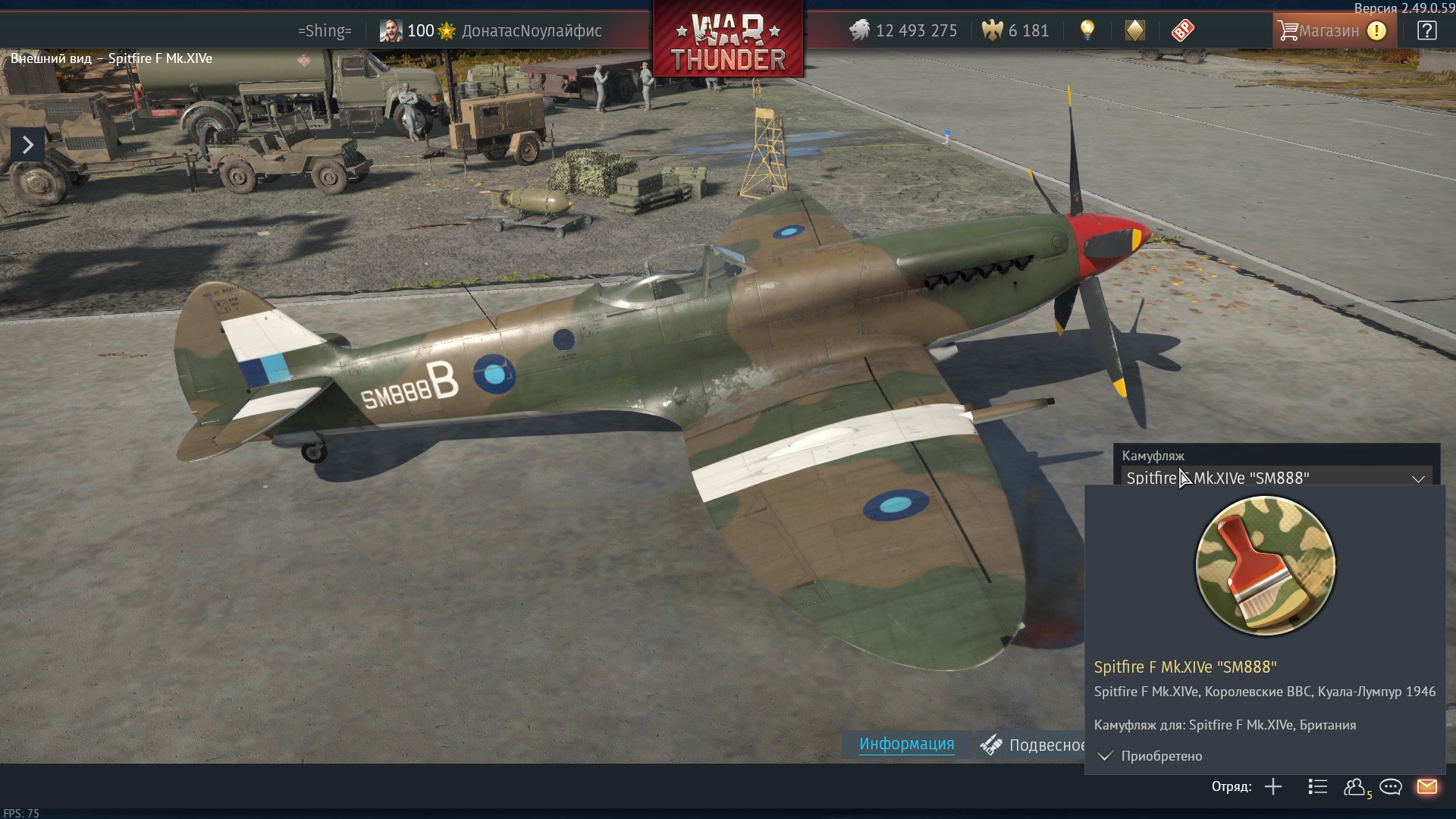Screen dimensions: 1456x819
Task: Click the light bulb icon
Action: (1087, 30)
